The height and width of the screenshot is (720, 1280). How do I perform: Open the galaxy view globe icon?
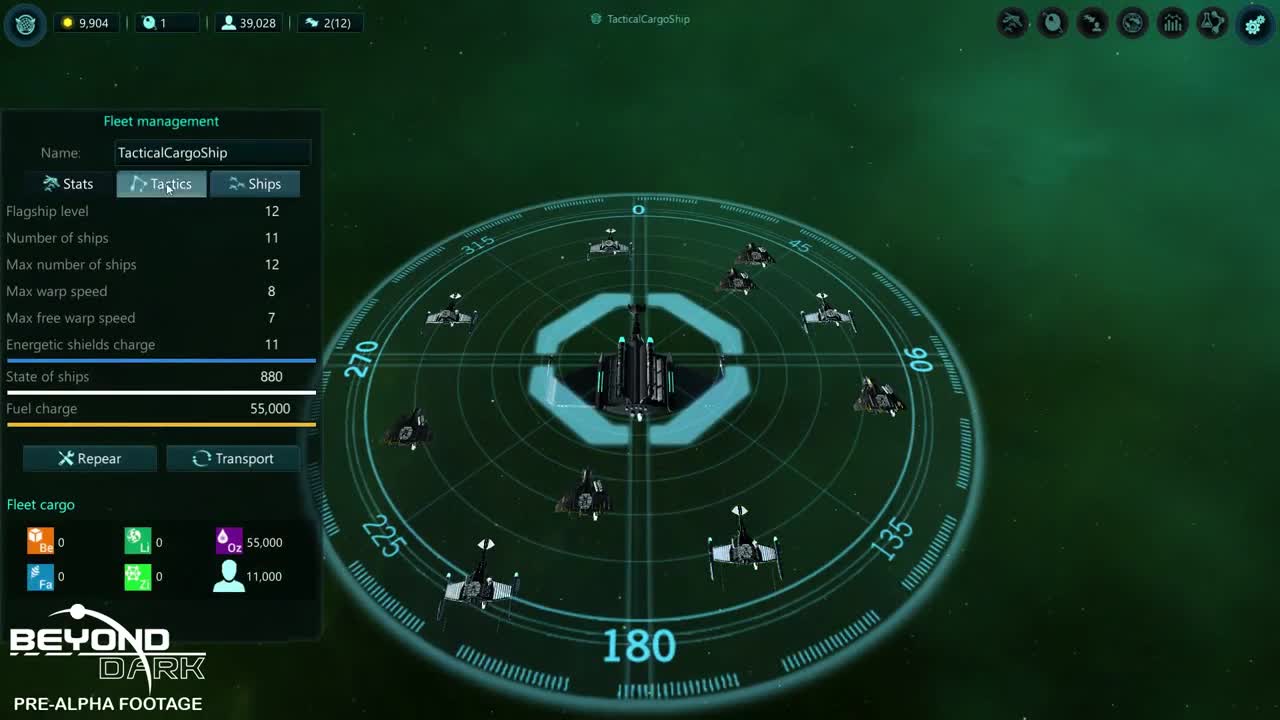click(x=1132, y=23)
